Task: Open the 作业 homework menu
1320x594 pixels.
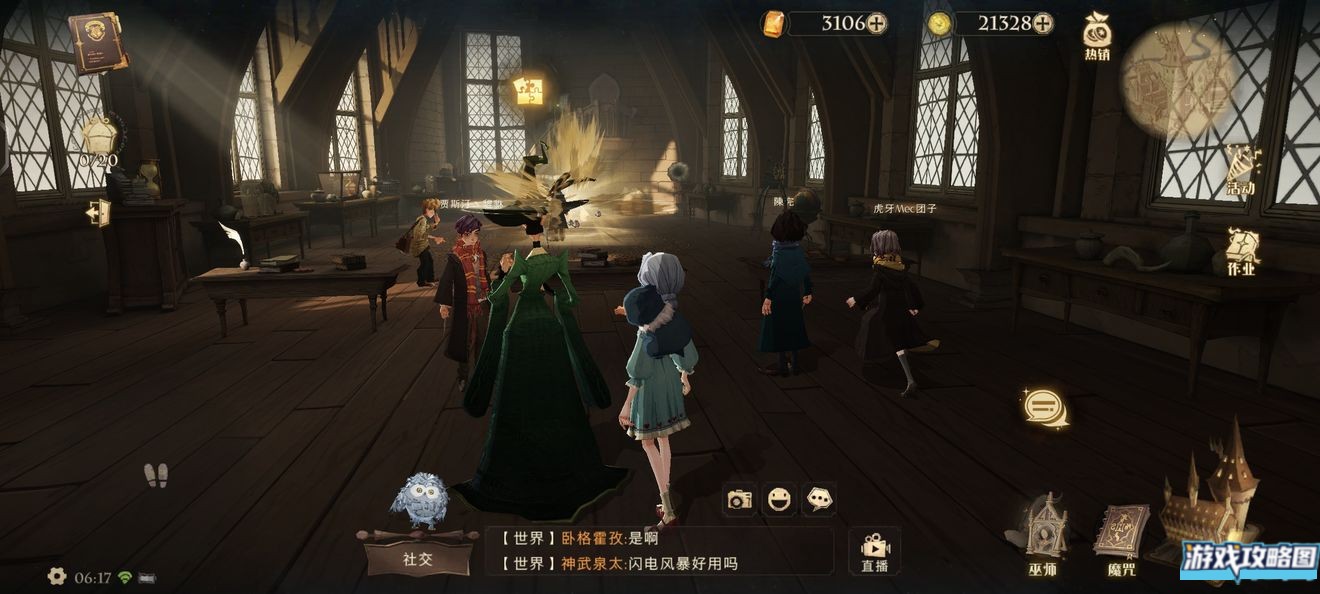Action: pyautogui.click(x=1241, y=251)
